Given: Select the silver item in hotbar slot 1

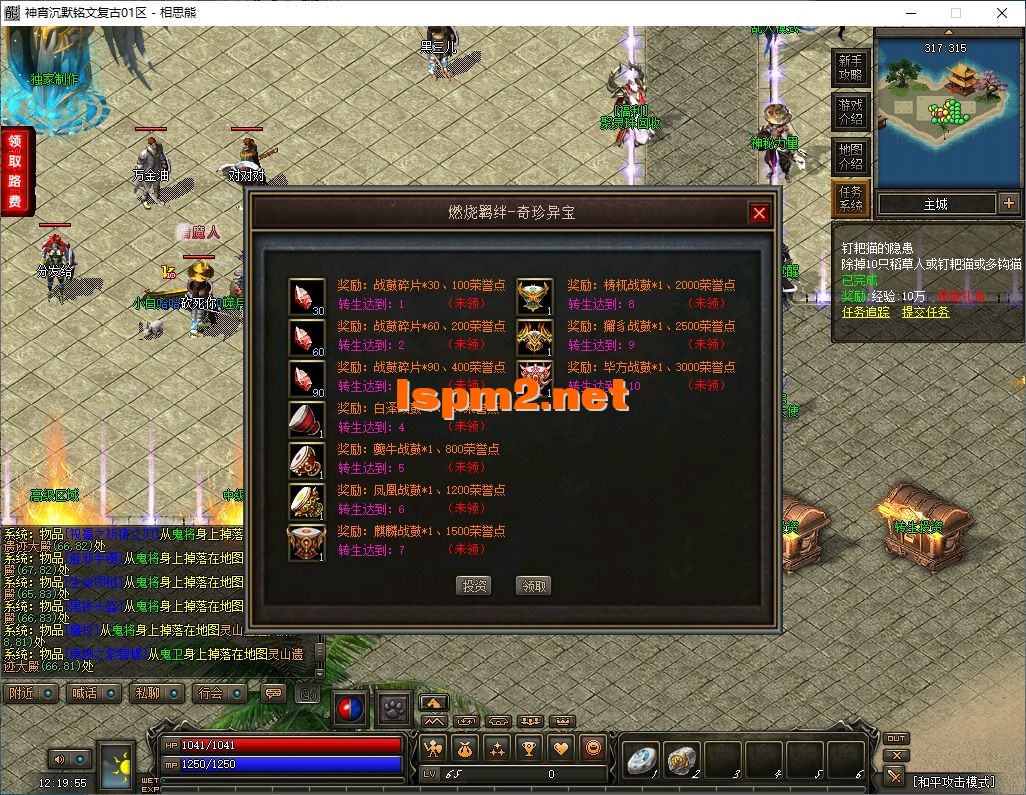Looking at the screenshot, I should point(641,761).
